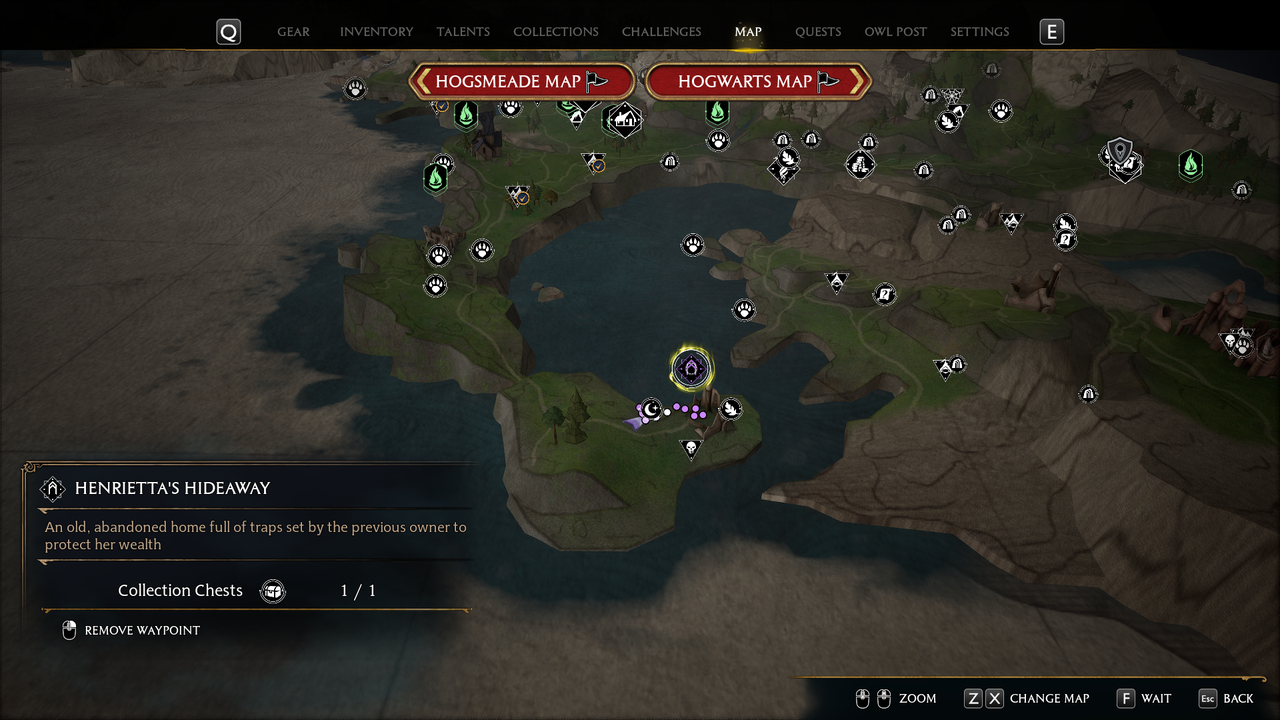Choose the Wait option
The height and width of the screenshot is (720, 1280).
click(x=1144, y=698)
